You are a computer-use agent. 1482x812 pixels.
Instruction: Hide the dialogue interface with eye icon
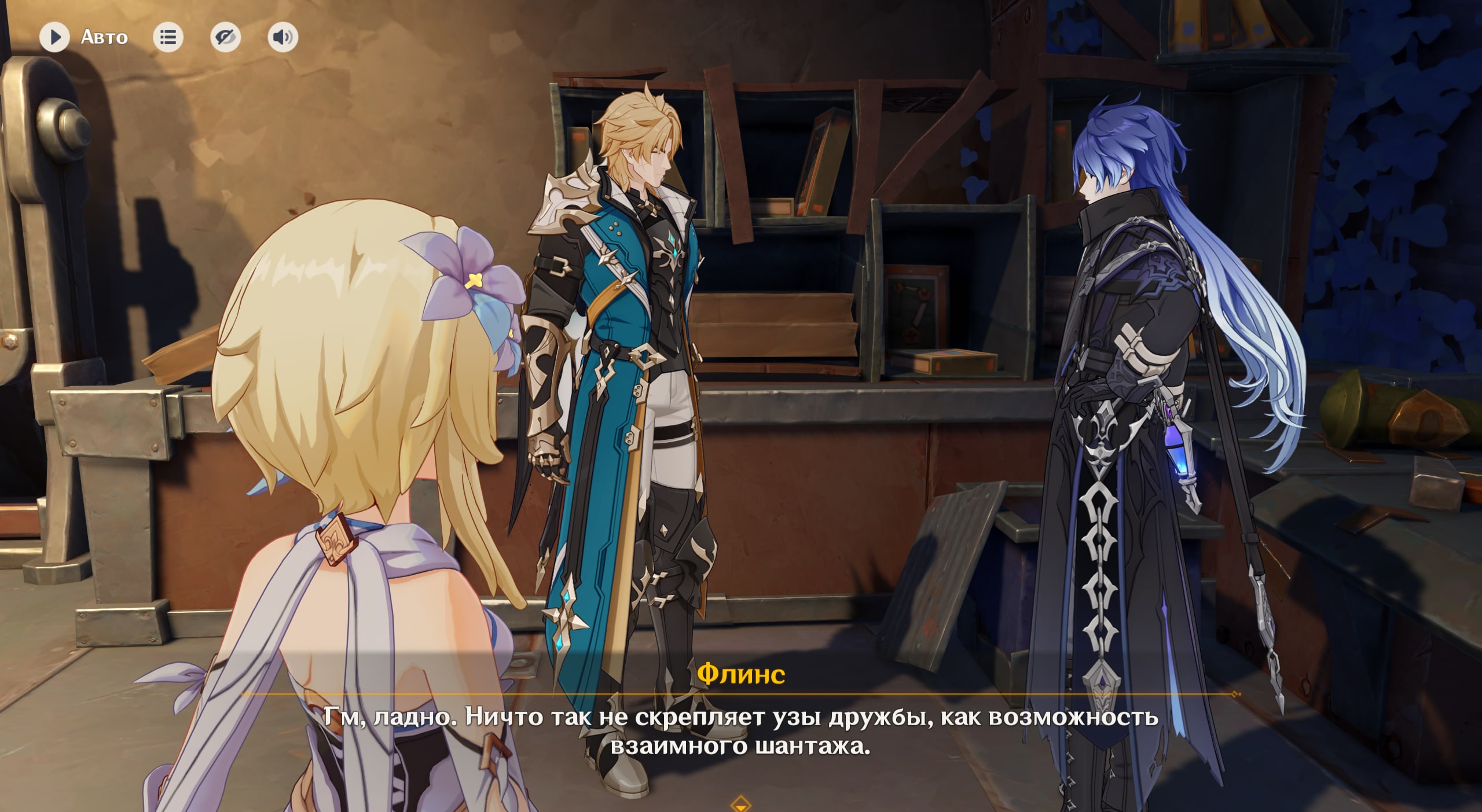[x=225, y=38]
